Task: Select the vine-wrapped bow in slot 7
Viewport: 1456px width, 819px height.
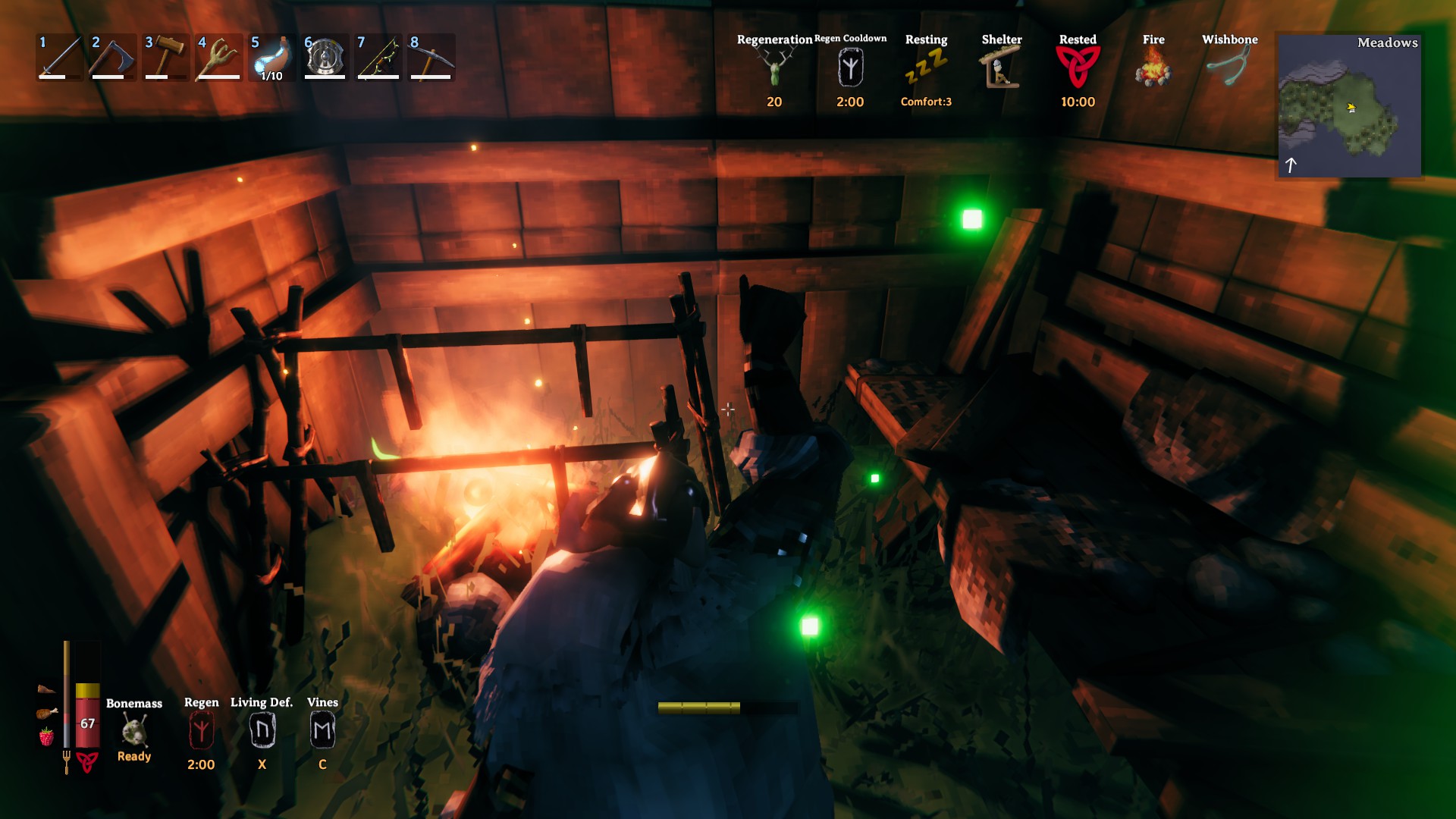Action: point(378,58)
